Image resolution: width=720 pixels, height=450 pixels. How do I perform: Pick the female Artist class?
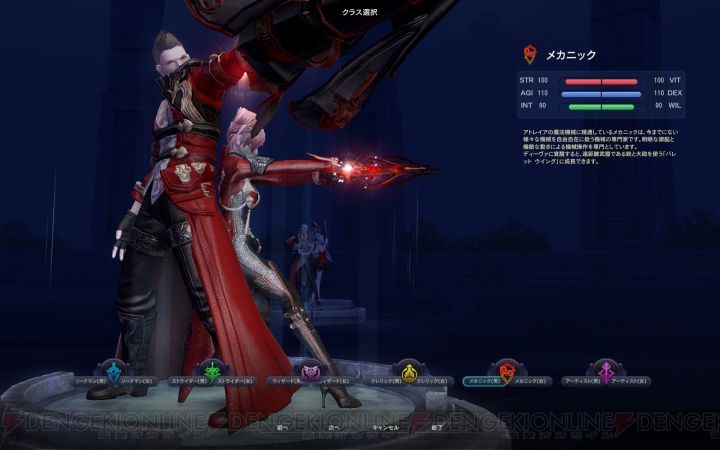click(628, 381)
